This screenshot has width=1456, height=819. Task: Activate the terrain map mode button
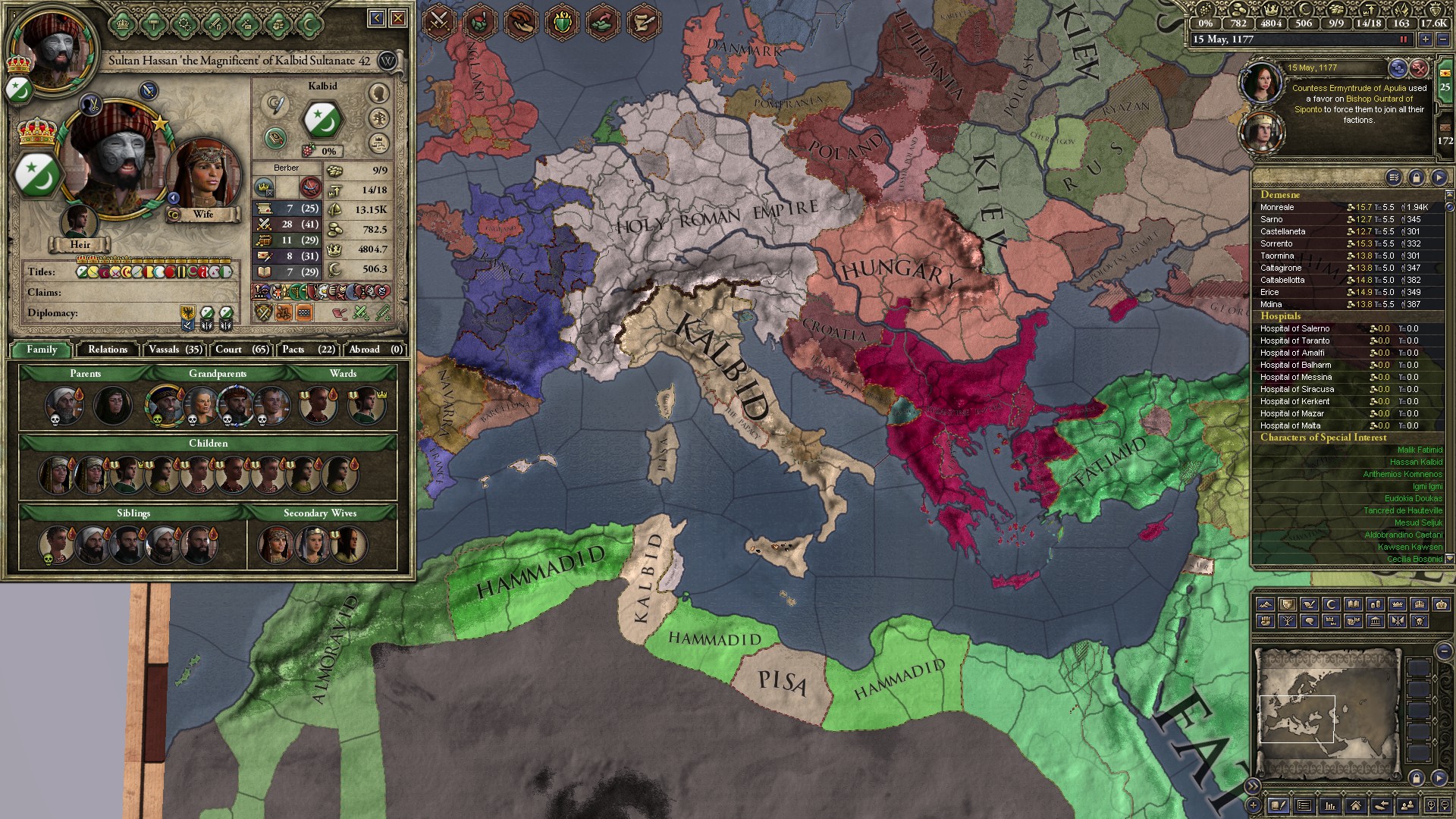coord(1264,604)
